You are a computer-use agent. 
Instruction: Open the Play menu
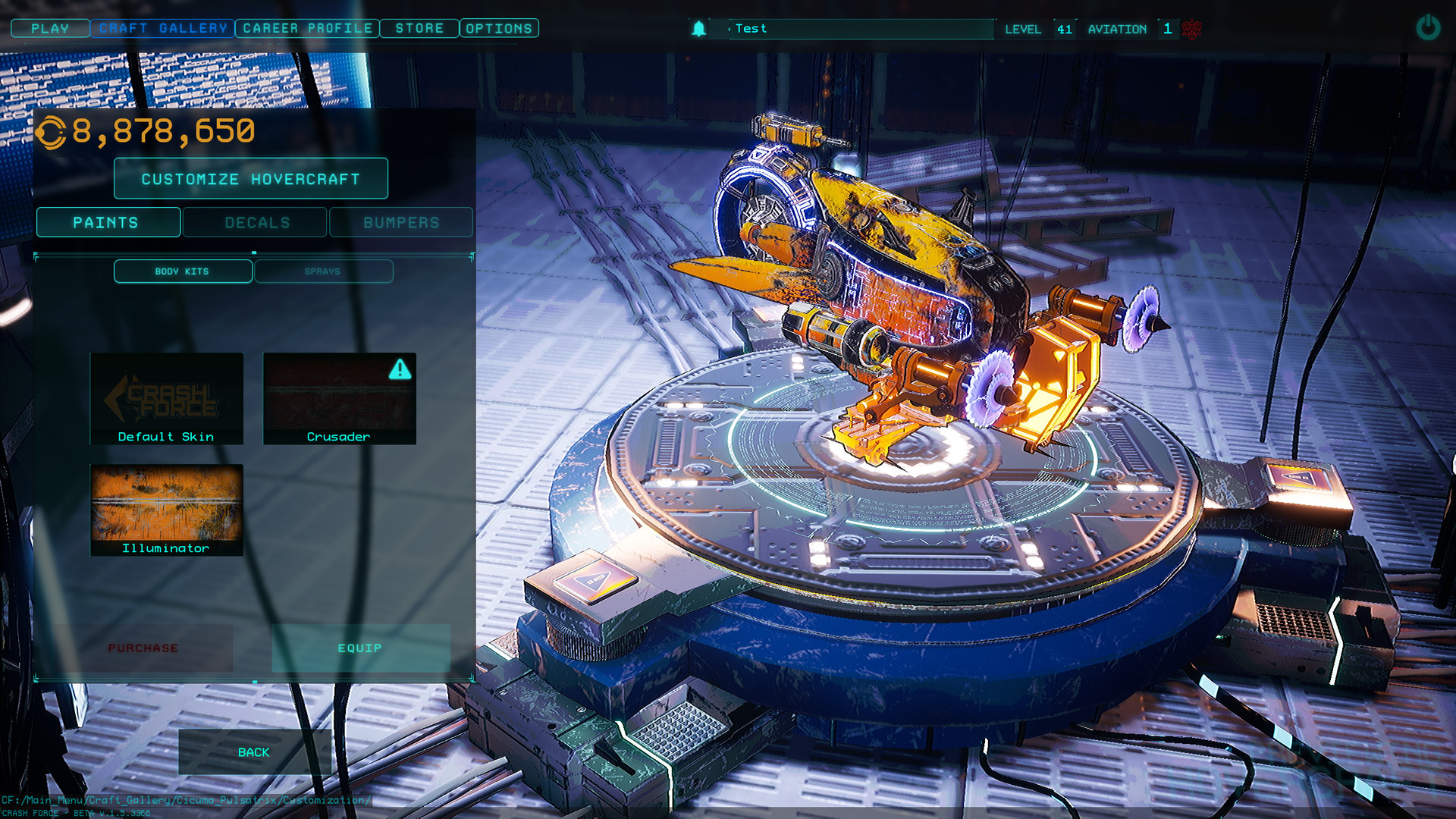click(x=50, y=29)
